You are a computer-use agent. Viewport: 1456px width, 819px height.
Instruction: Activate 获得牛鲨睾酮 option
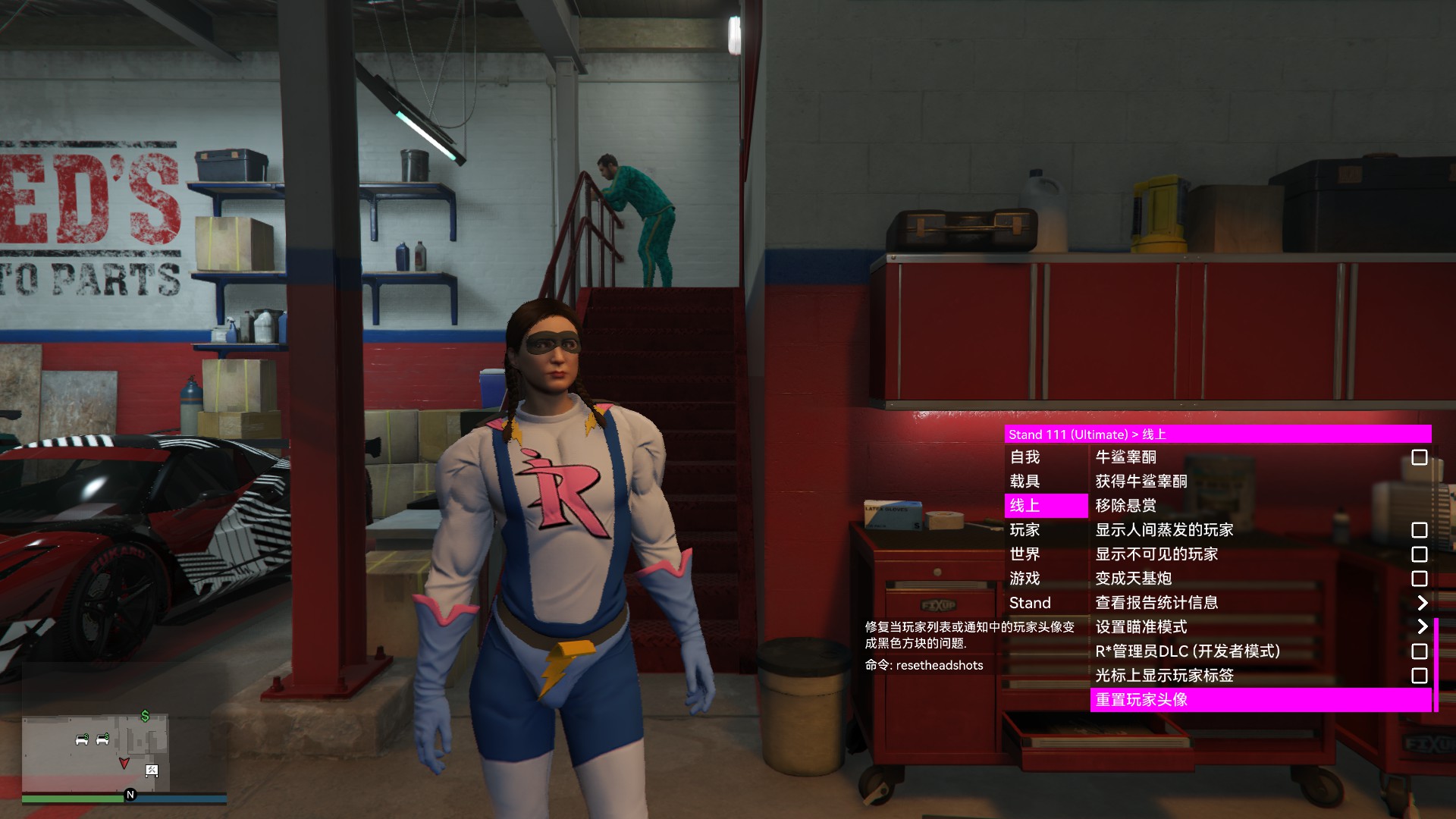click(1141, 482)
